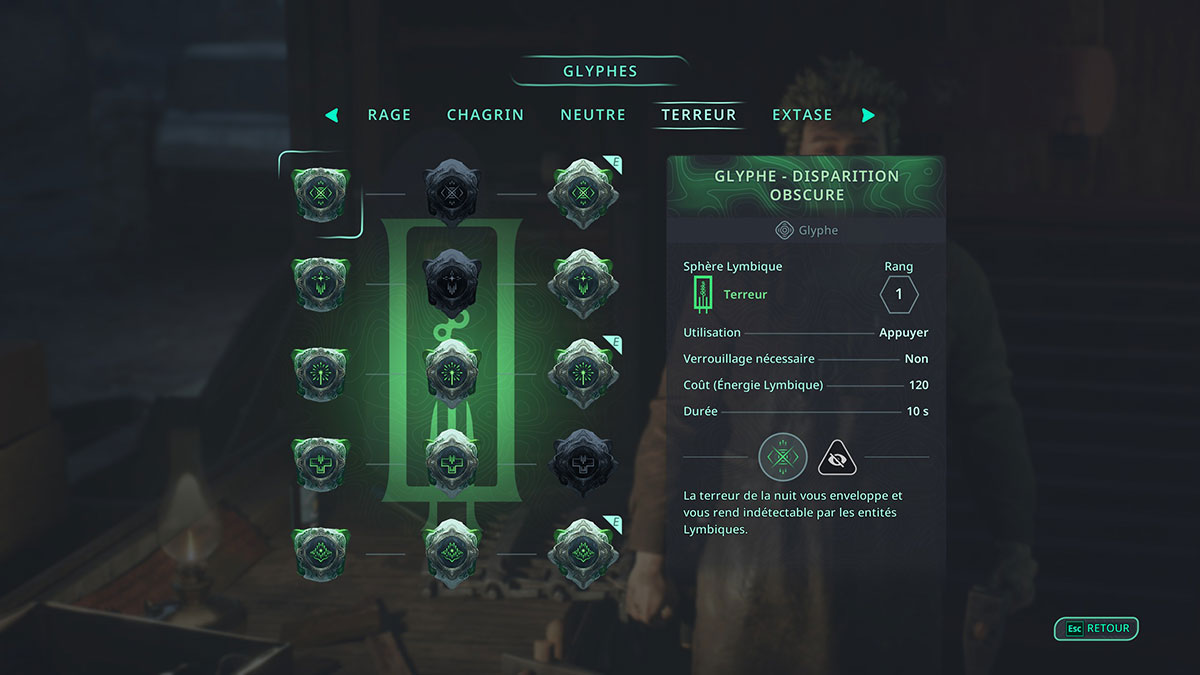Viewport: 1200px width, 675px height.
Task: Select the locked dark plus-shaped glyph
Action: [x=582, y=463]
